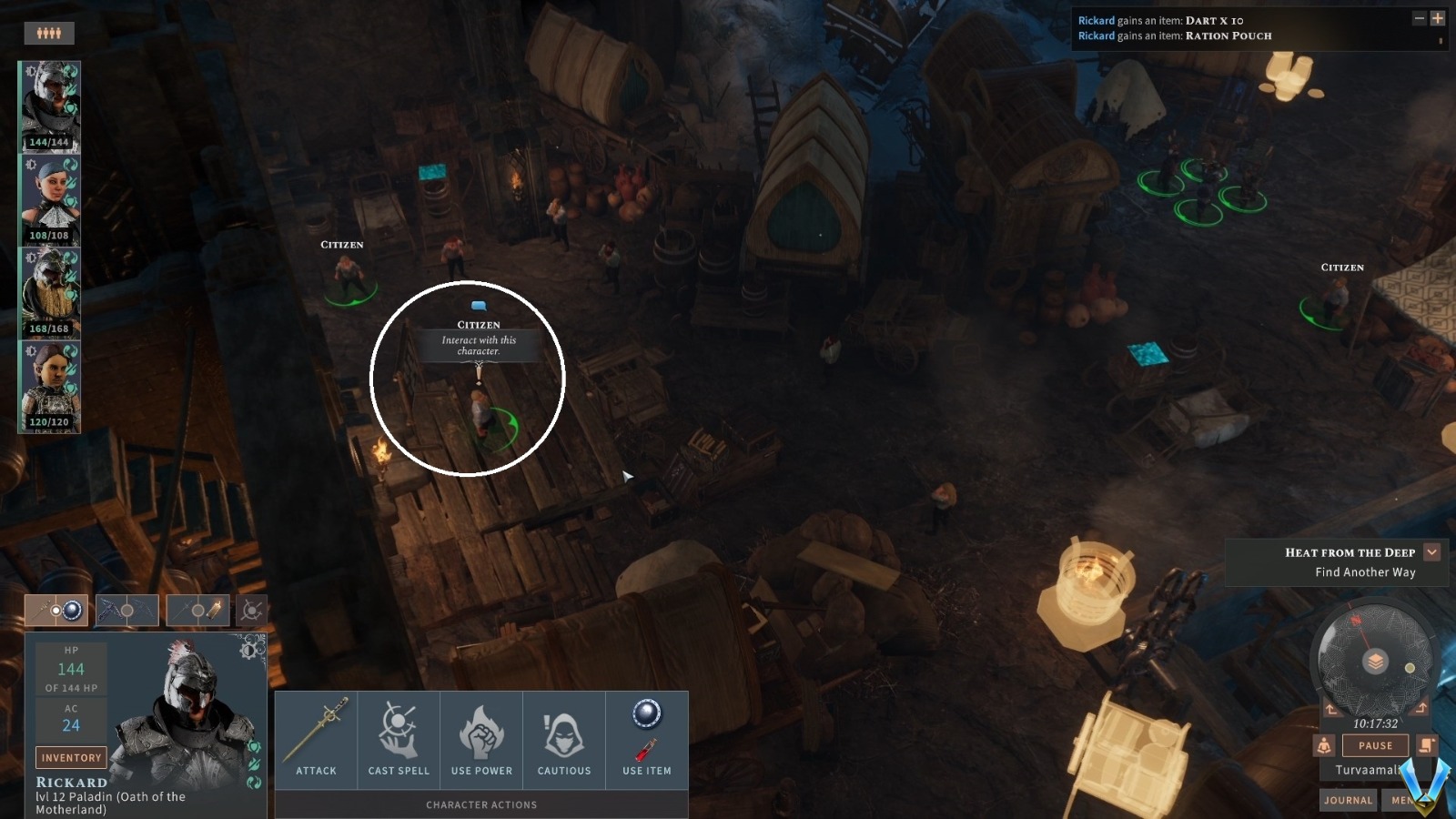This screenshot has width=1456, height=819.
Task: Open the Use Item action
Action: [x=647, y=739]
